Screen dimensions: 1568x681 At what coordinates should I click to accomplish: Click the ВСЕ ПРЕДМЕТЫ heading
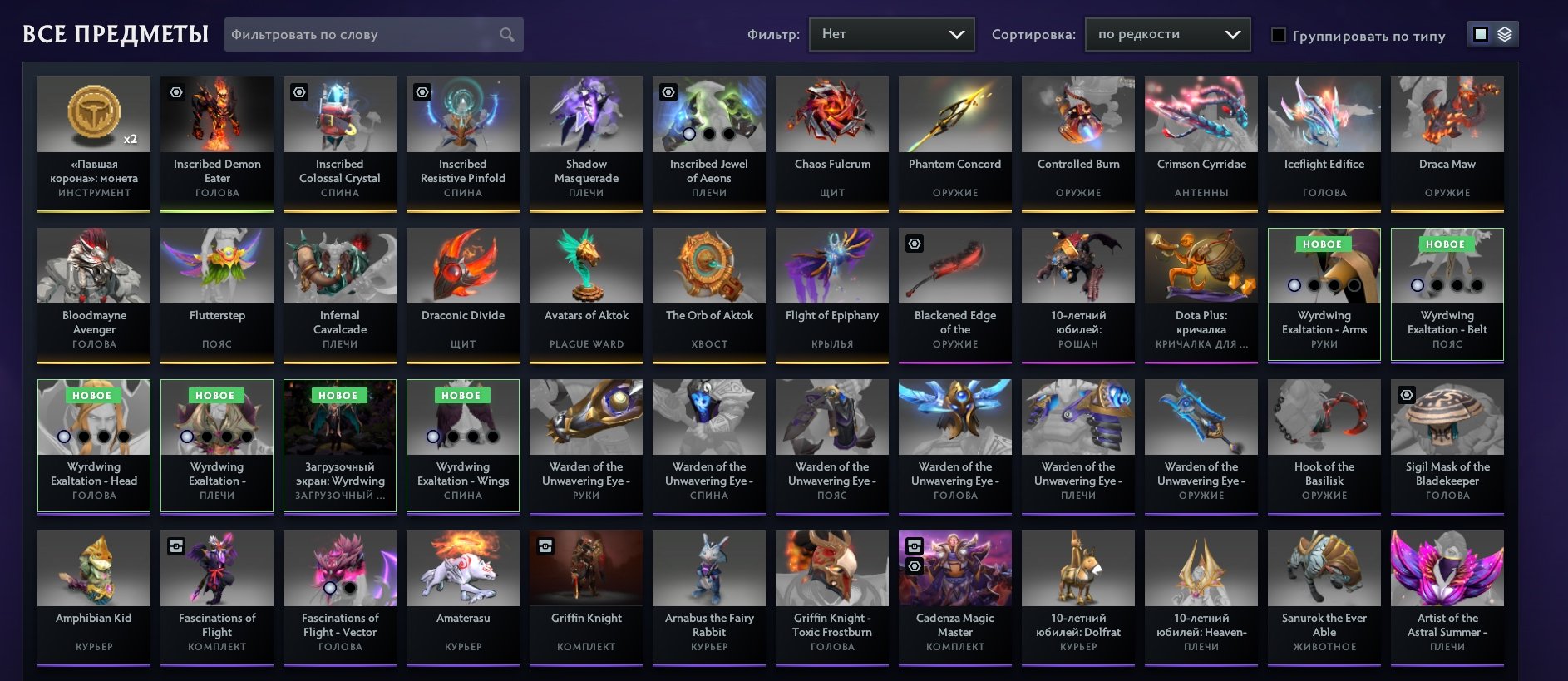[x=116, y=34]
